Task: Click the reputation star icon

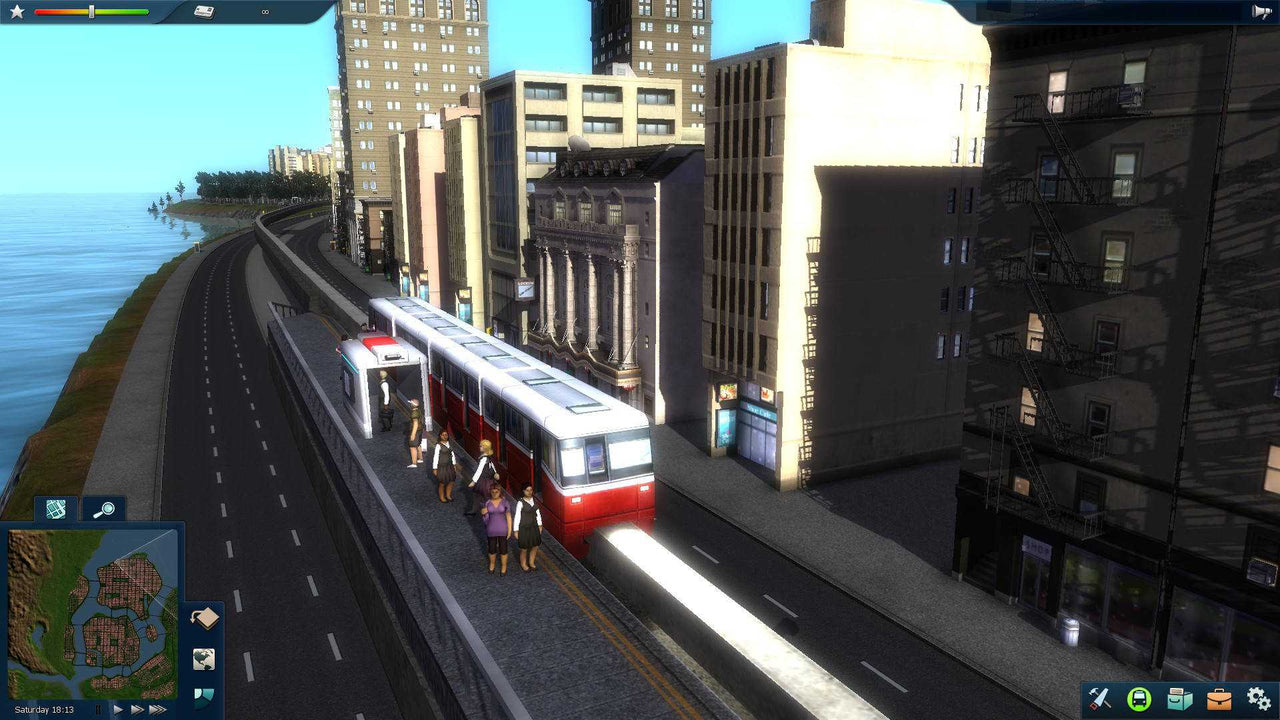Action: (17, 12)
